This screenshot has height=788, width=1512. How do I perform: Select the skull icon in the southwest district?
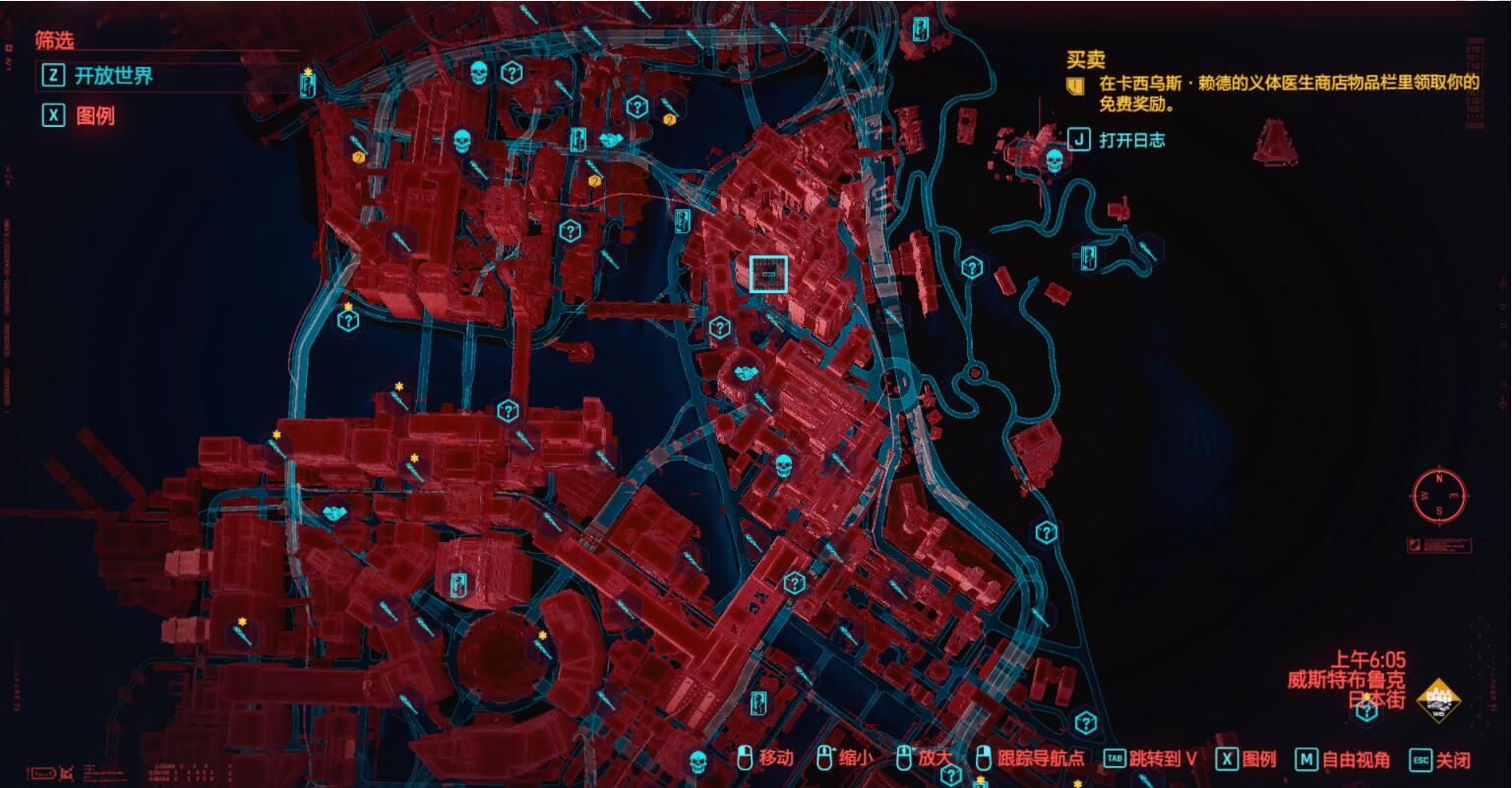coord(697,758)
